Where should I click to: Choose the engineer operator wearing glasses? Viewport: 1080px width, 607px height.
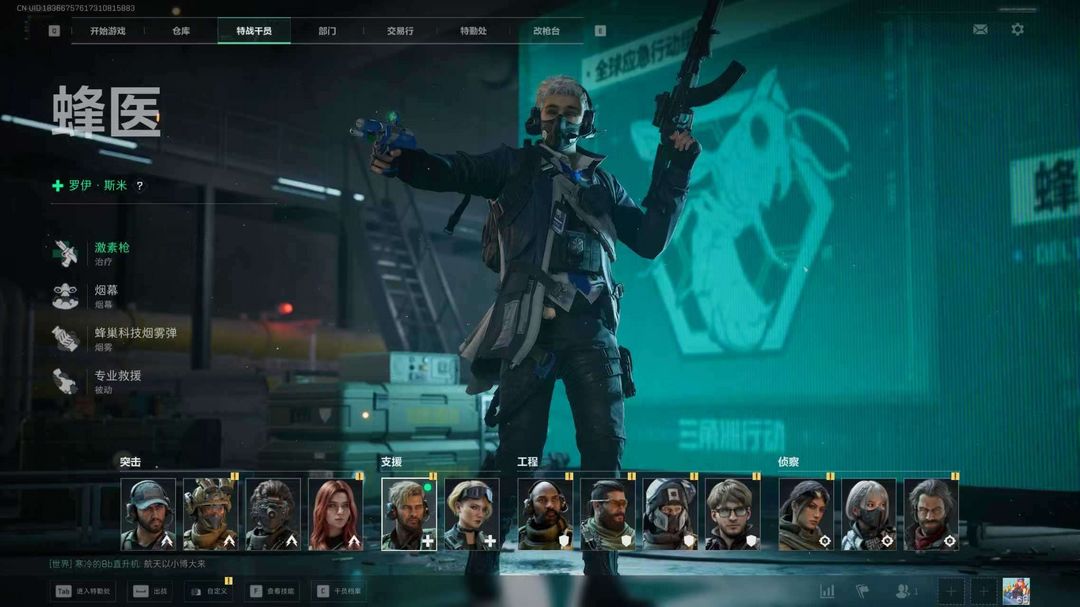[x=733, y=514]
